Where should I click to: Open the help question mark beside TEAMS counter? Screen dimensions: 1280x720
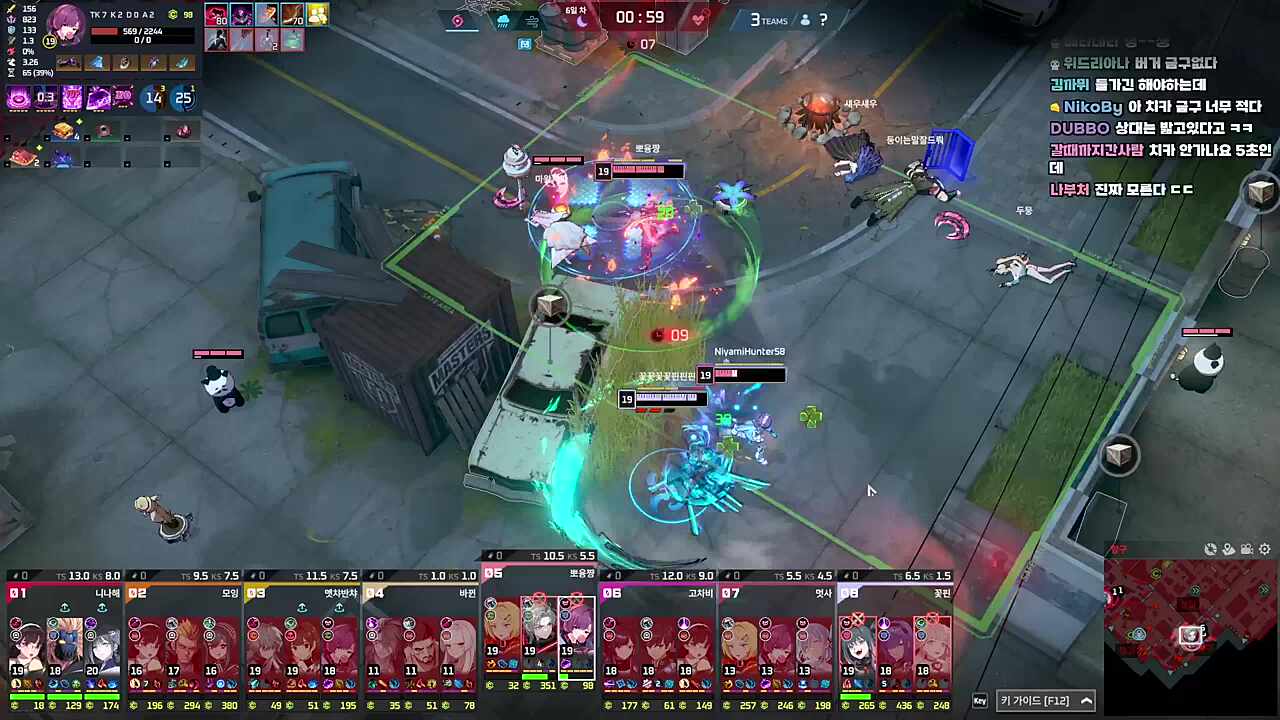point(823,20)
